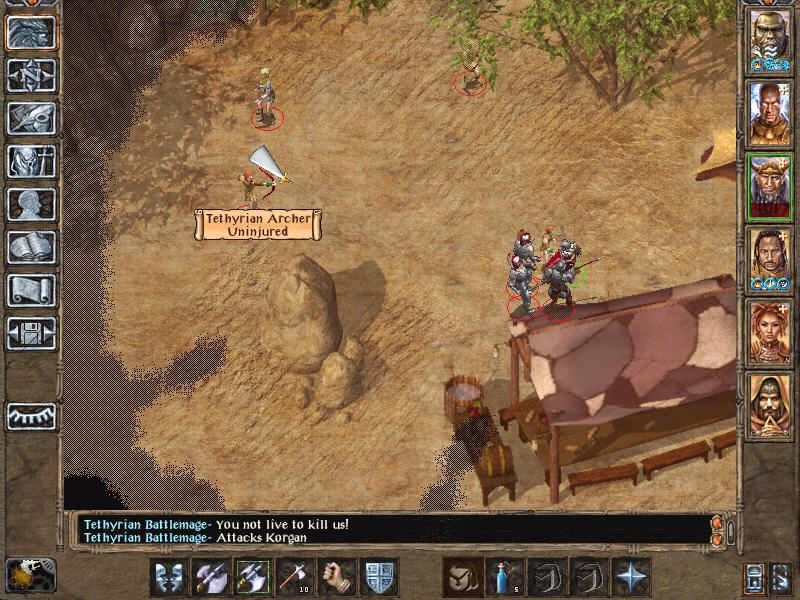Open the character record (head profile button)

tap(30, 204)
